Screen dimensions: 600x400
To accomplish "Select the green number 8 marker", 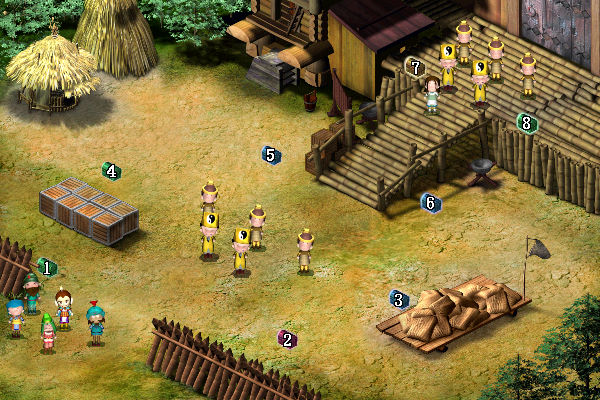I will (527, 123).
